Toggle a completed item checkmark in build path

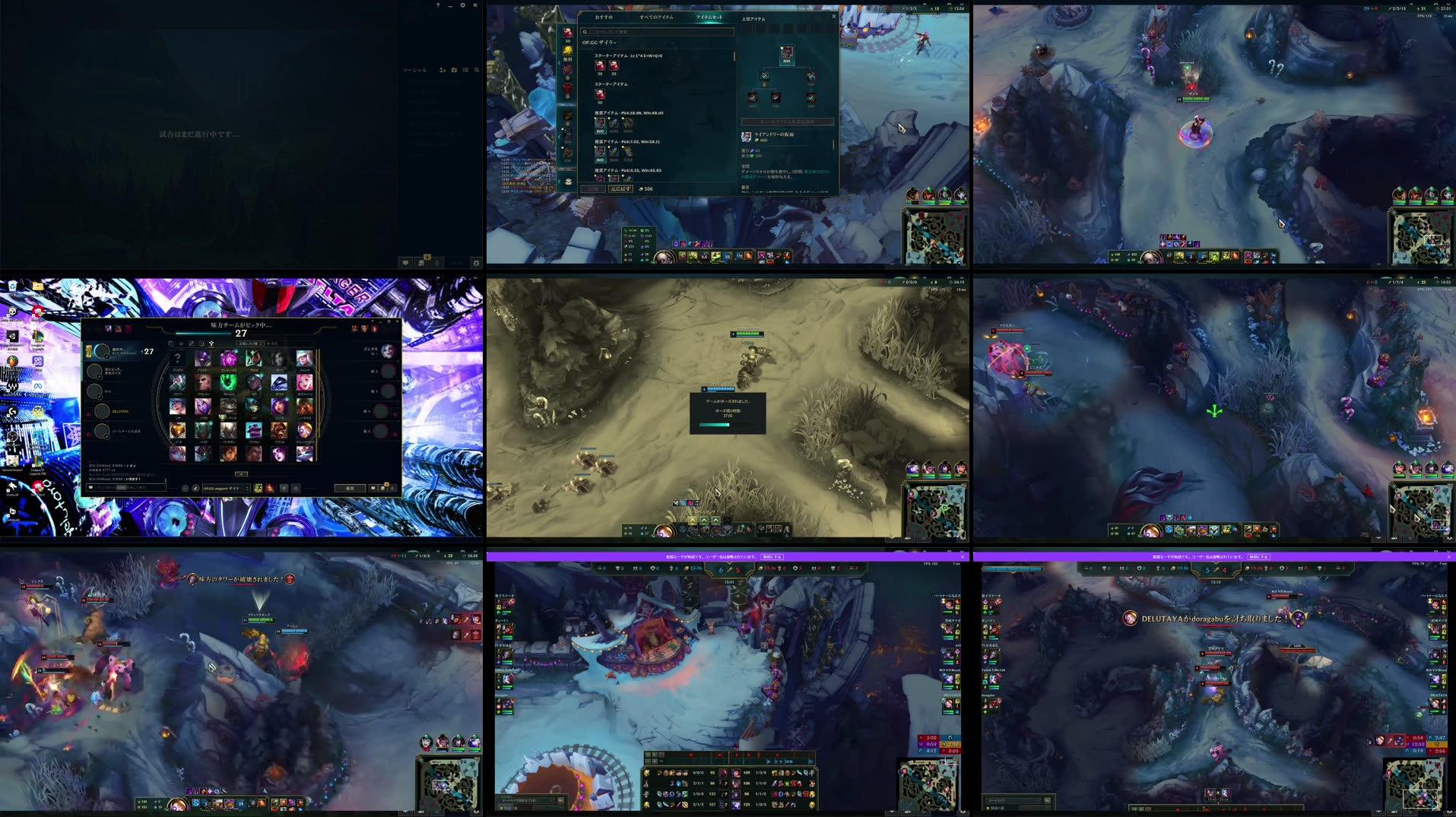[x=765, y=76]
